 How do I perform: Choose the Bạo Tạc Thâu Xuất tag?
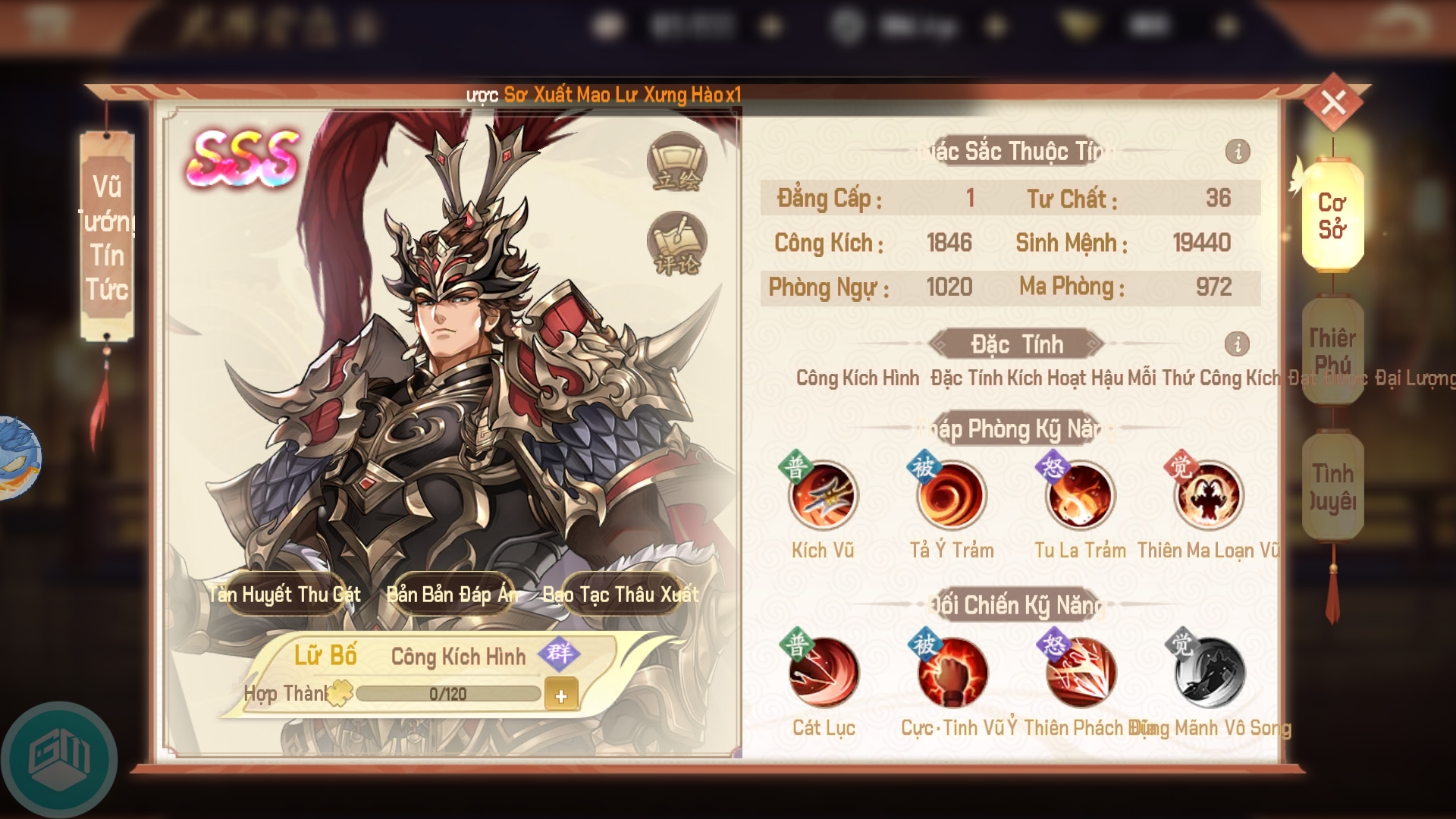click(621, 595)
